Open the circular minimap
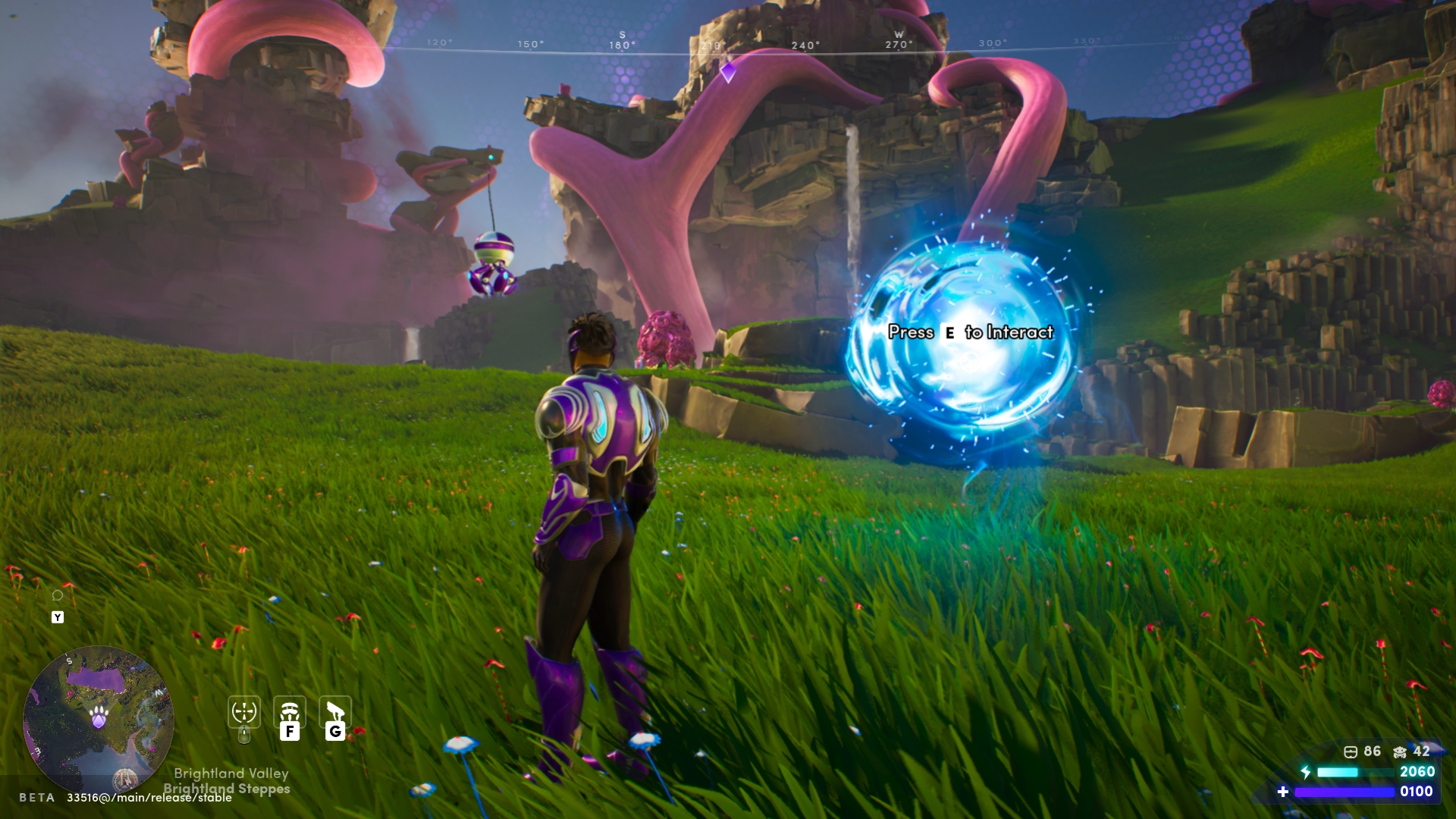The image size is (1456, 819). (98, 719)
